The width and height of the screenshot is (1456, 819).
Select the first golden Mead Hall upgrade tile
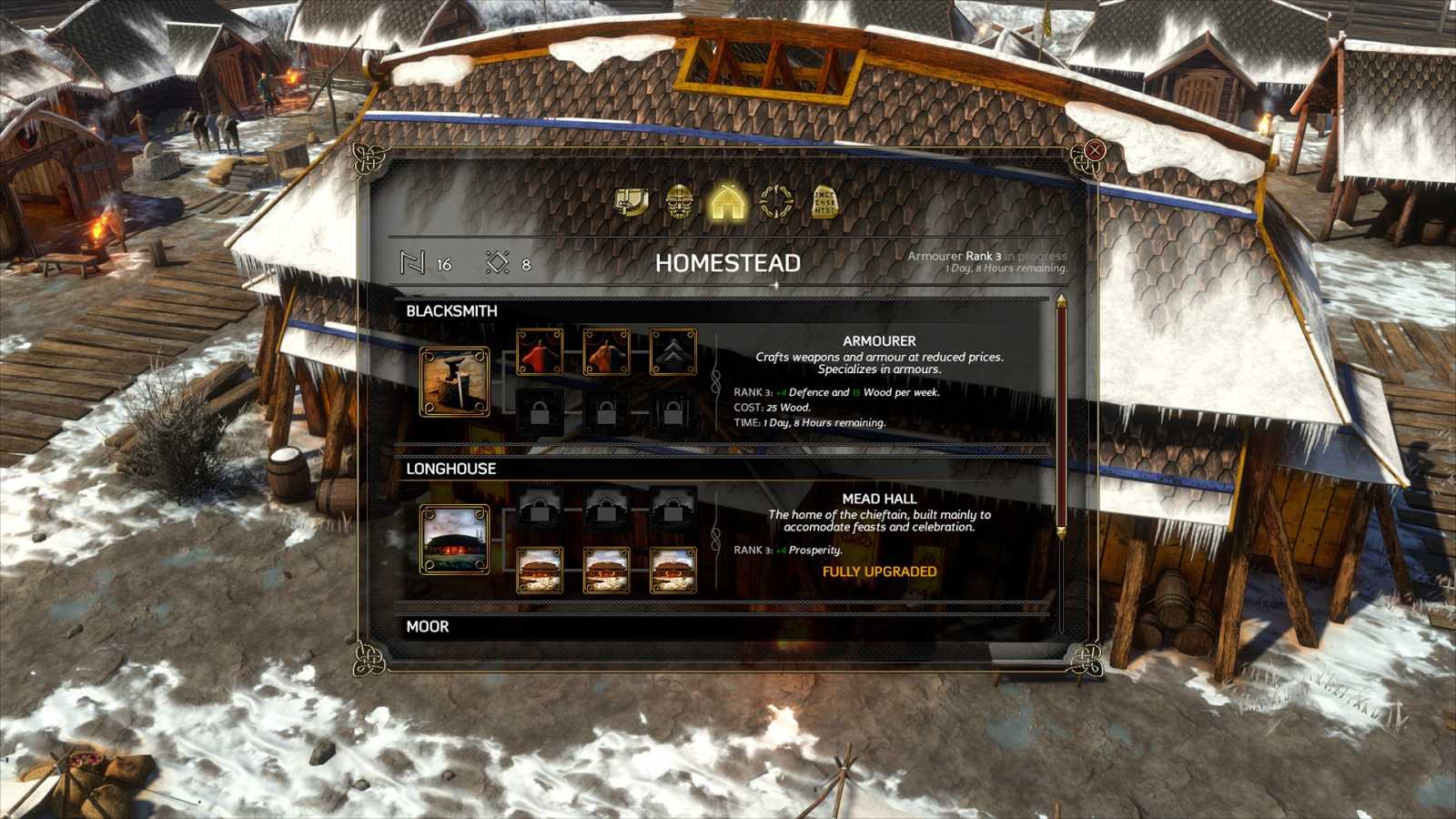[539, 572]
